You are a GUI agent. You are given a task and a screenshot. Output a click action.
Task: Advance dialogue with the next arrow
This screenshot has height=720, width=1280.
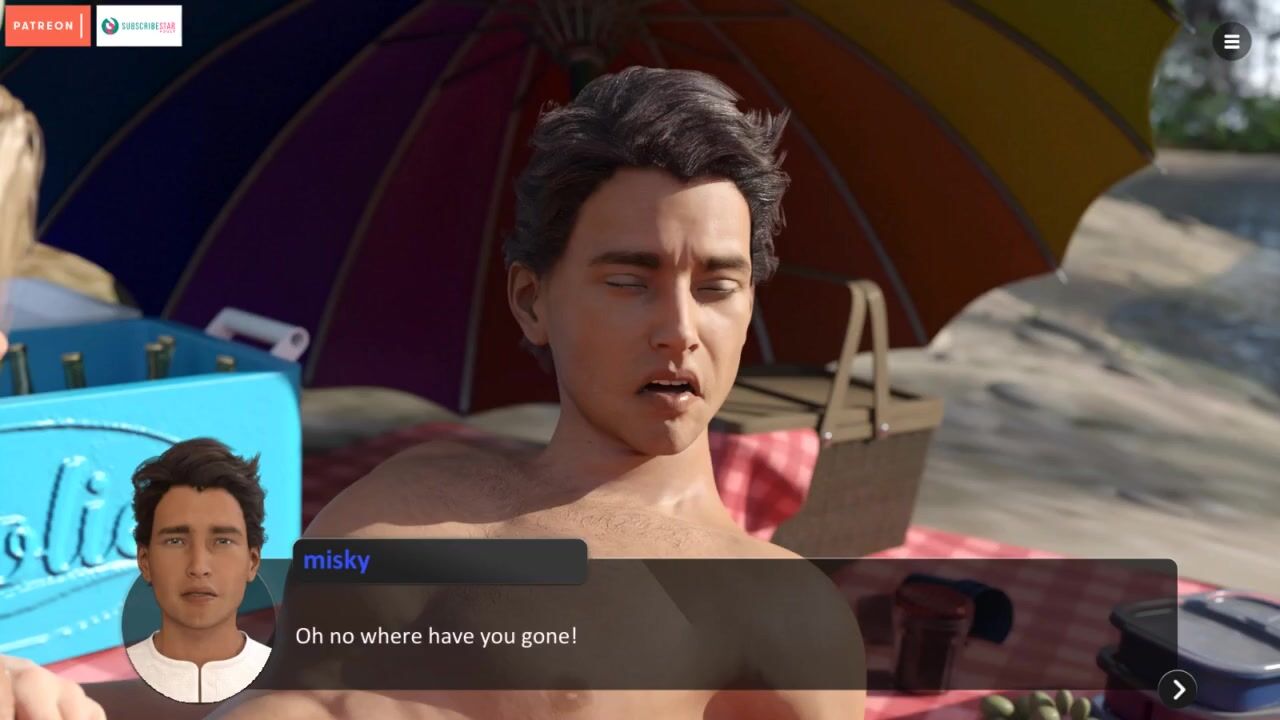pos(1178,689)
